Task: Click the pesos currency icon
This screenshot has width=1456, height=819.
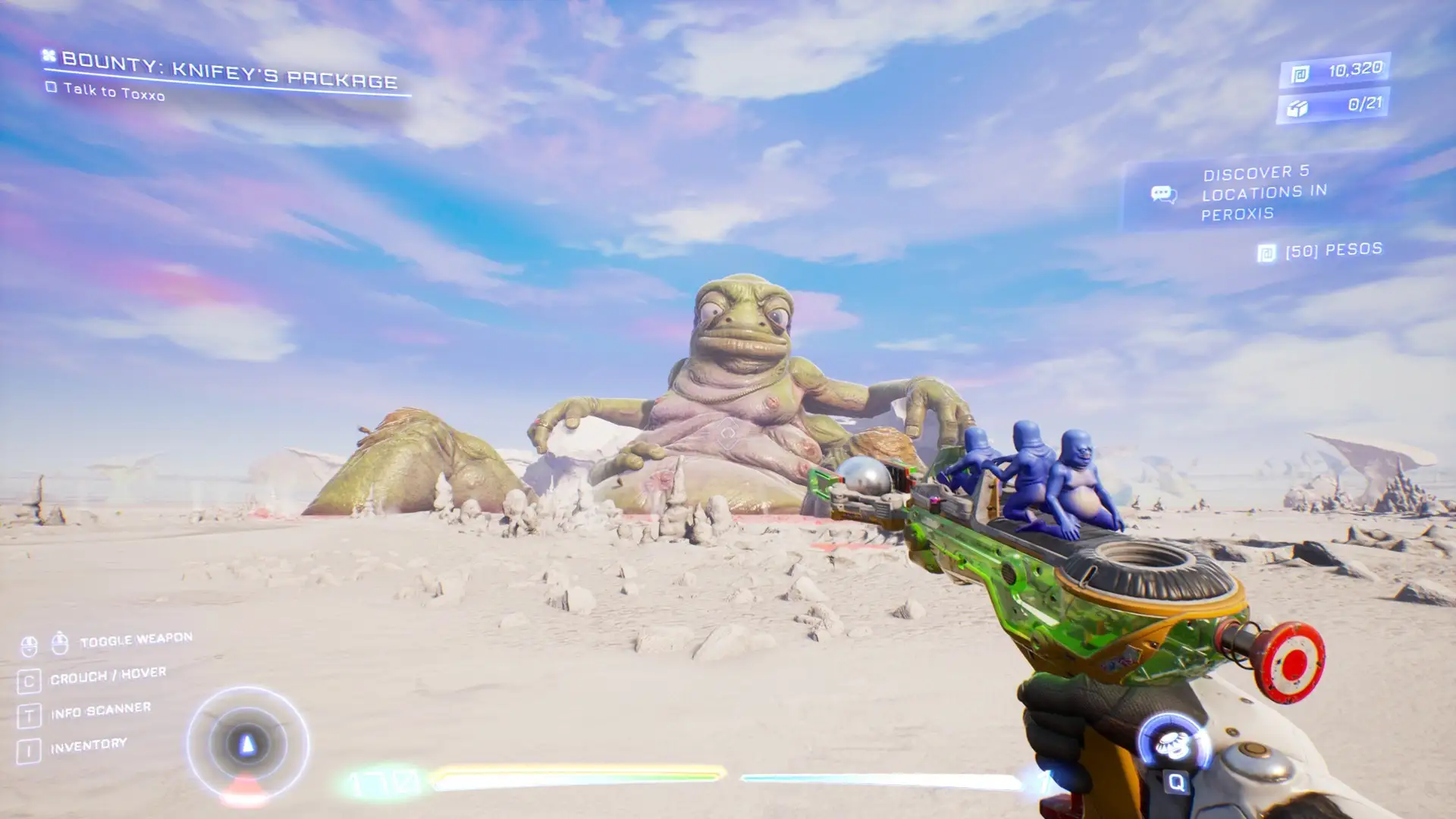Action: 1300,74
